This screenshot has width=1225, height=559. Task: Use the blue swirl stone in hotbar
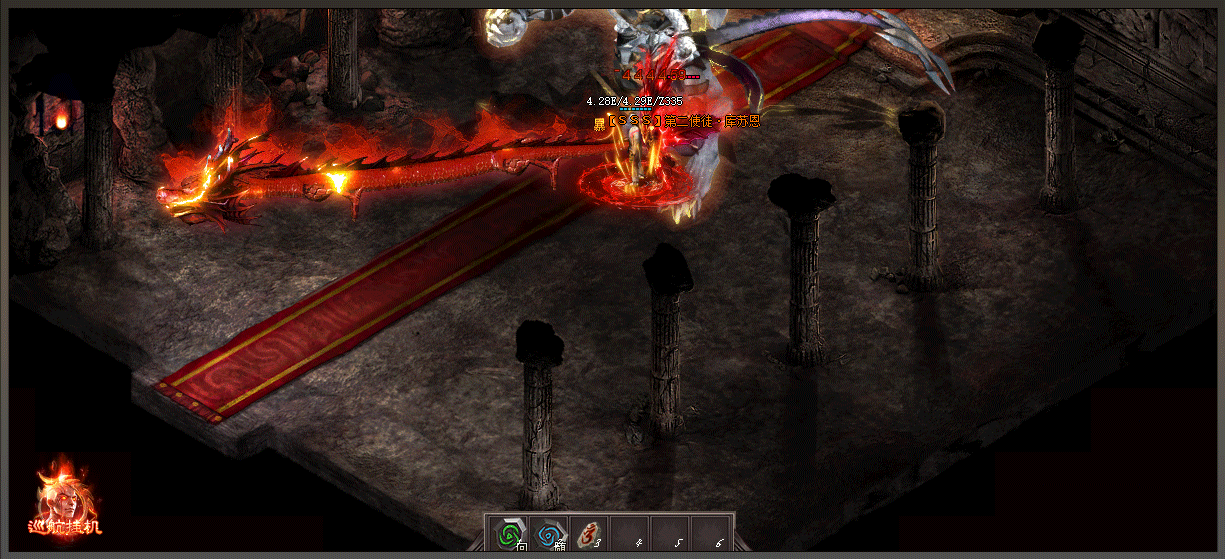549,535
